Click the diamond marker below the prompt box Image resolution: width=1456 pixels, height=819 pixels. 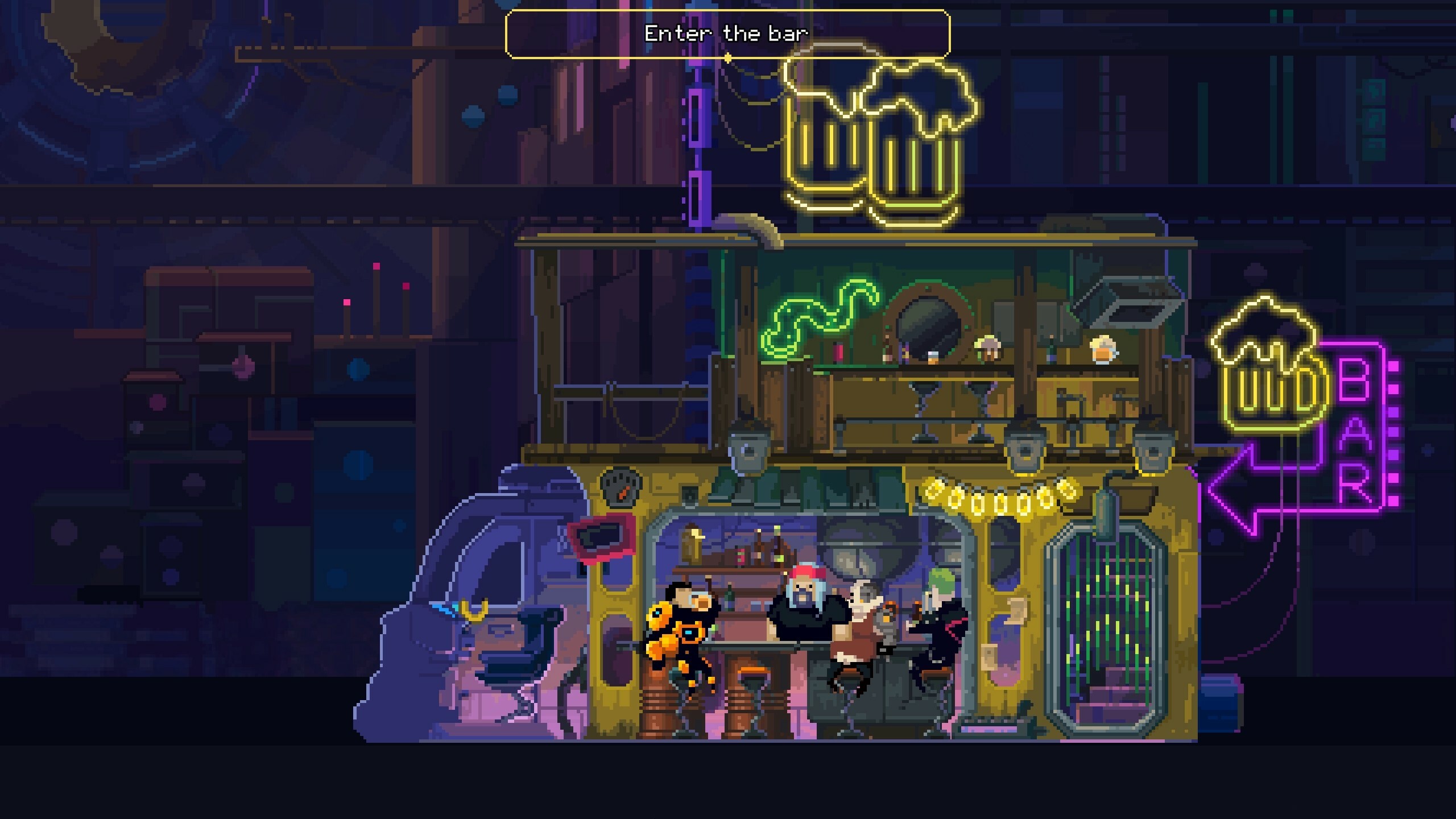click(728, 57)
